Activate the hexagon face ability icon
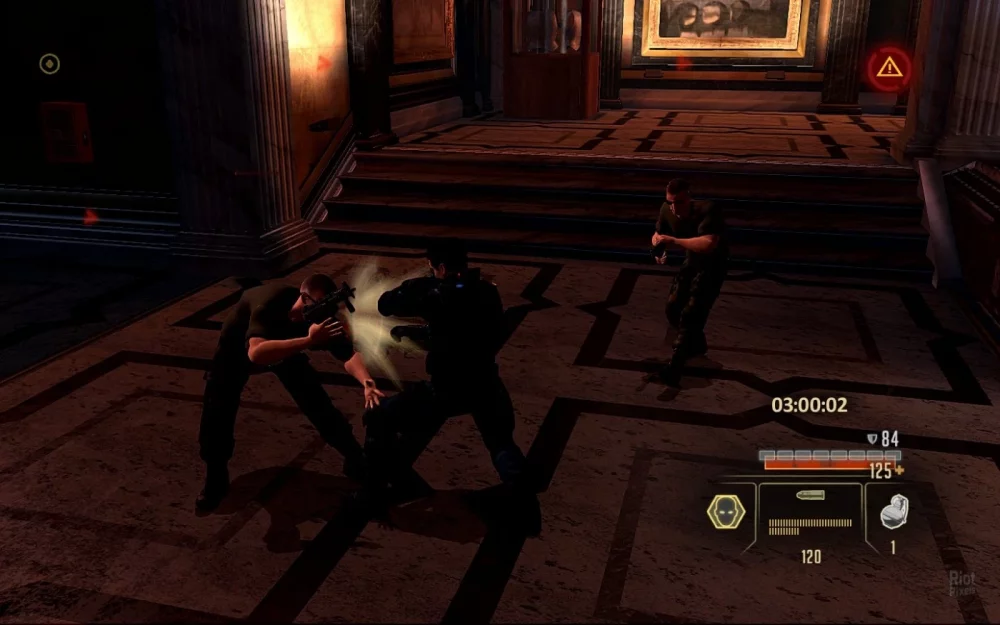Screen dimensions: 1000x625 click(726, 512)
